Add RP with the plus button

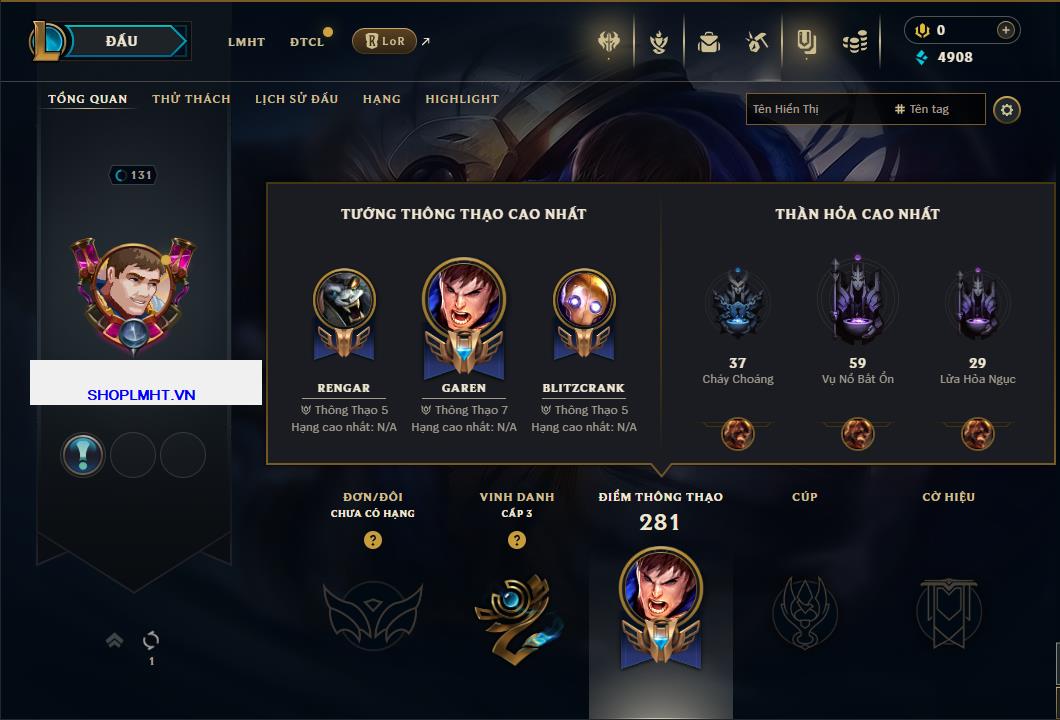click(1006, 30)
